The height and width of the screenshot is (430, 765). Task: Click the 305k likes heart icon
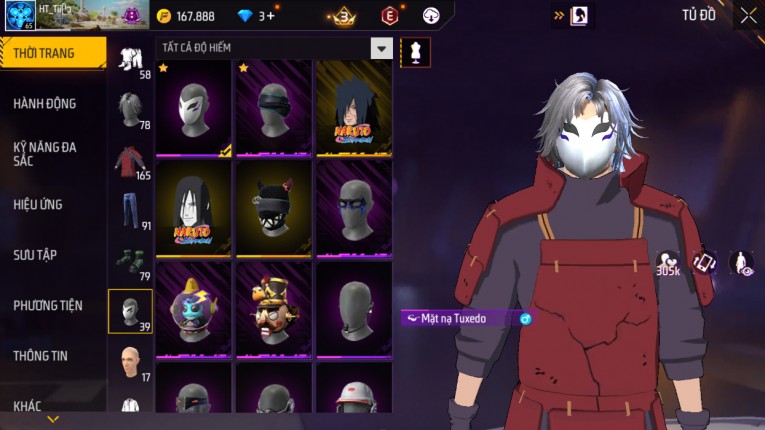[x=667, y=263]
